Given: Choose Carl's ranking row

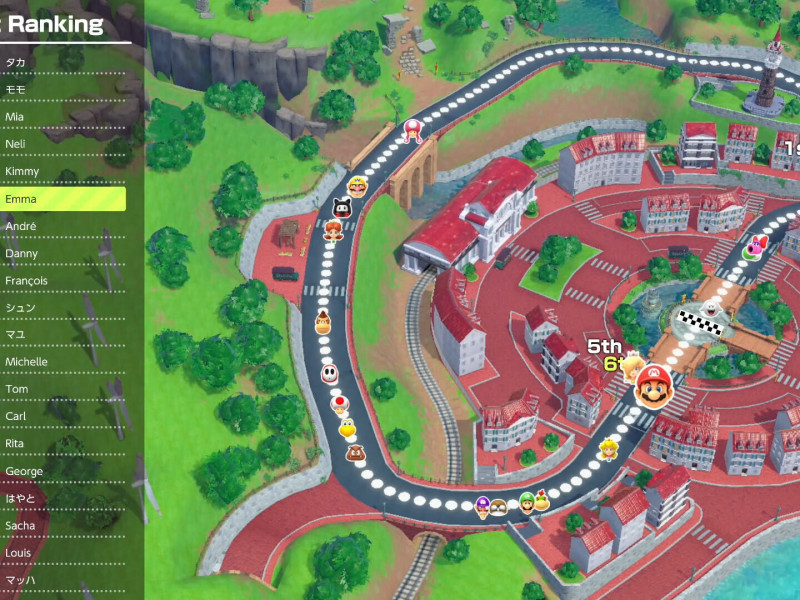Looking at the screenshot, I should [62, 416].
